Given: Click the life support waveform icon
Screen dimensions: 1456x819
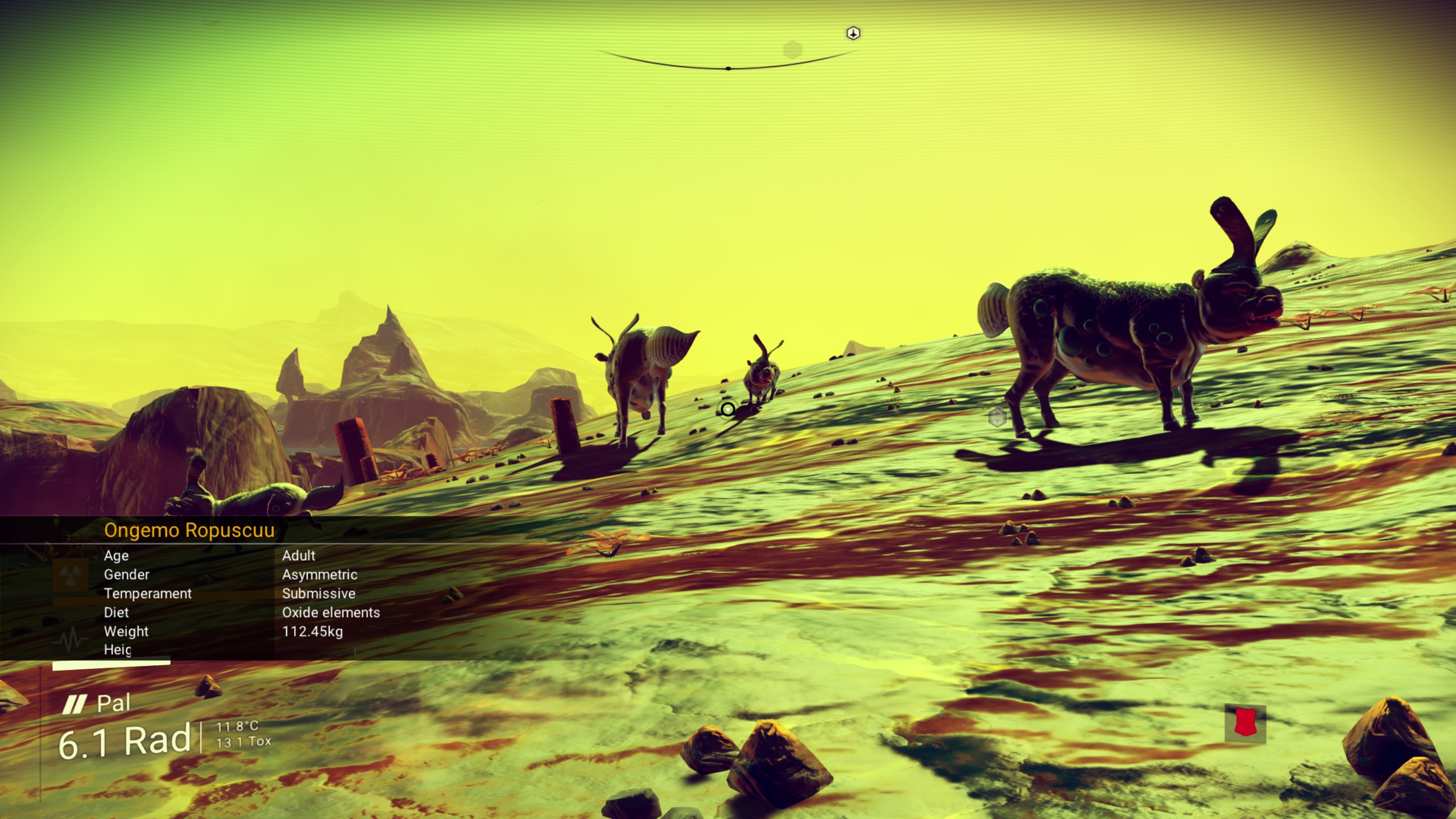Looking at the screenshot, I should point(71,640).
